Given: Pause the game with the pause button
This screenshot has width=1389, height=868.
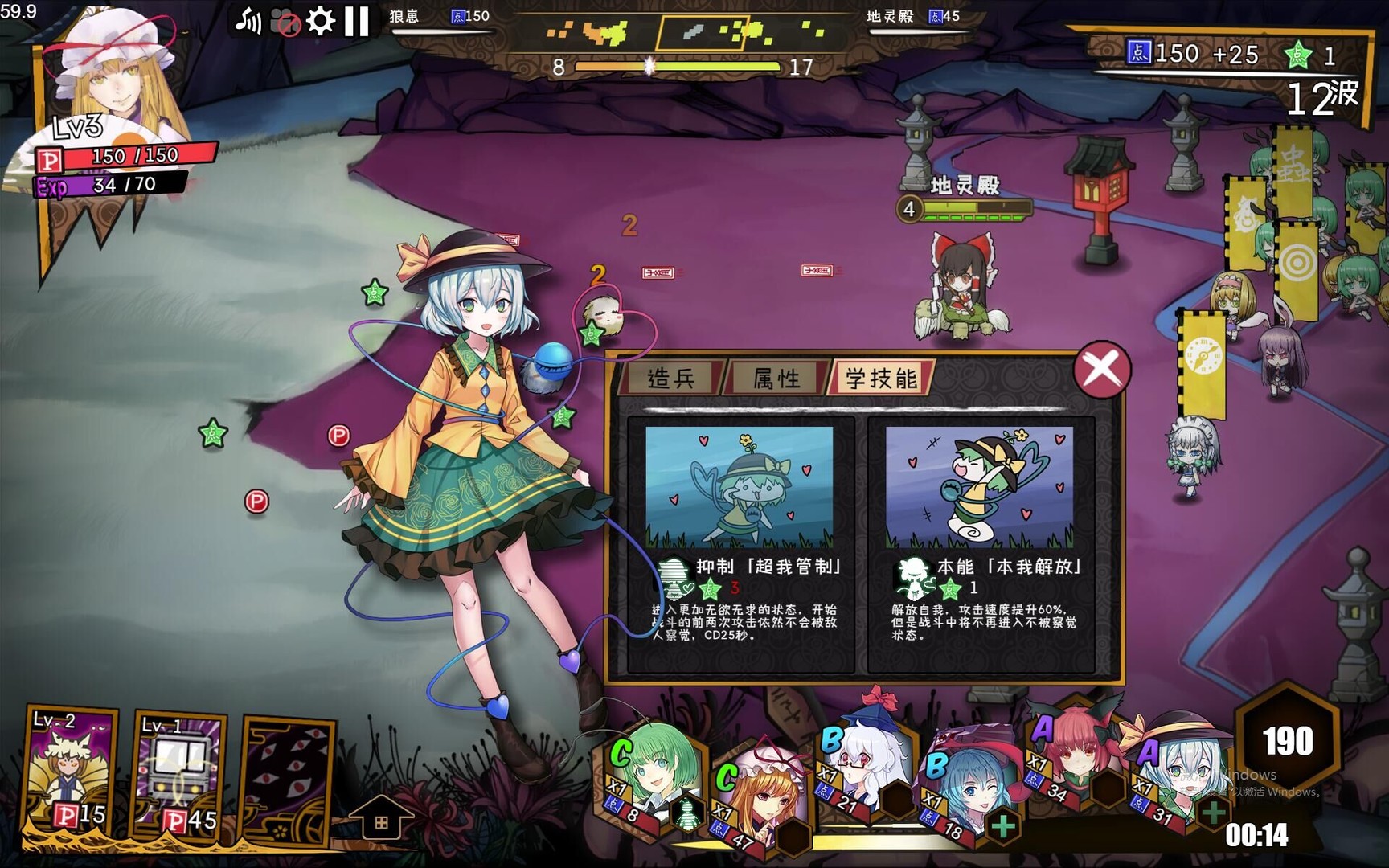Looking at the screenshot, I should 354,20.
